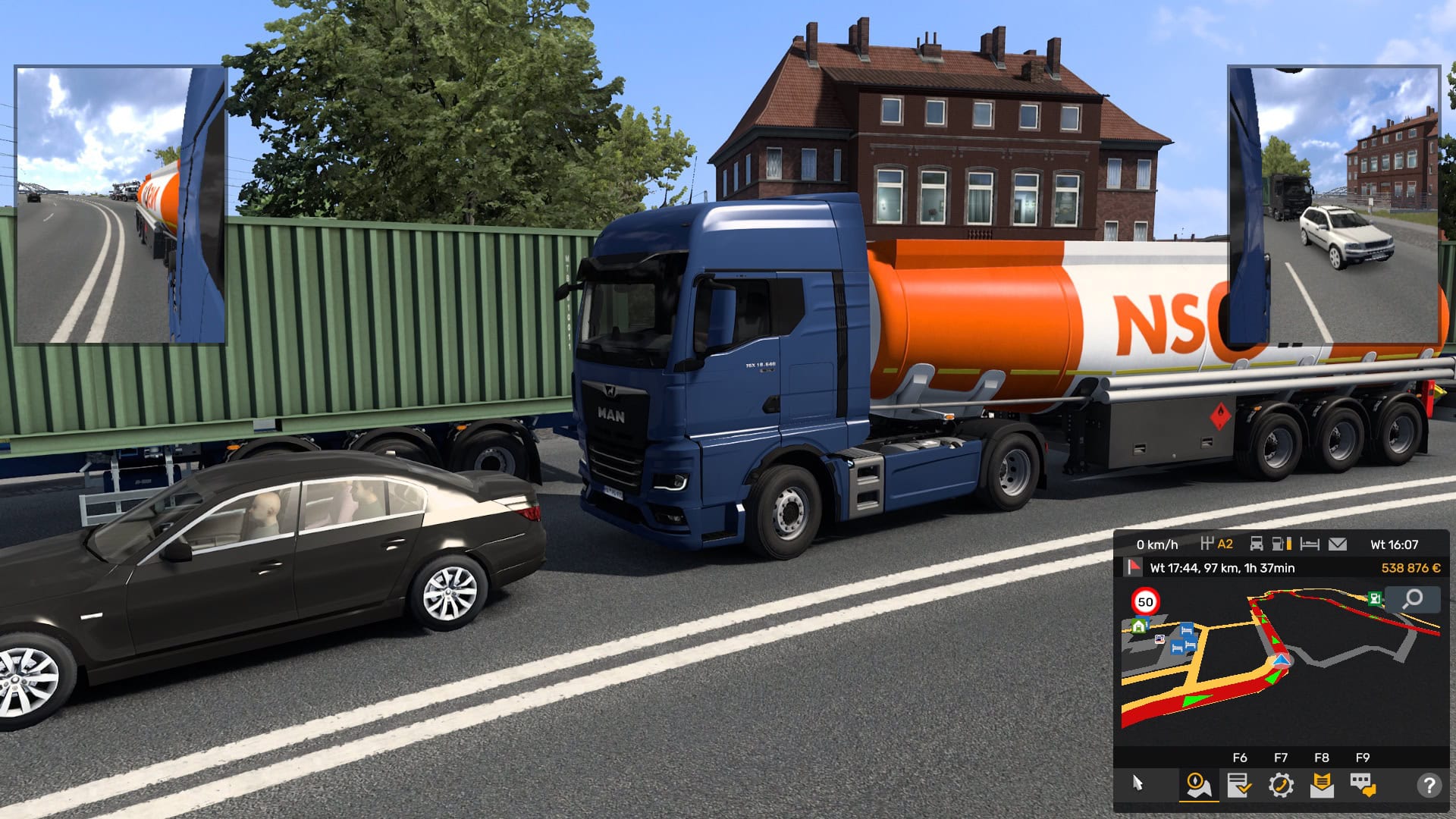The height and width of the screenshot is (819, 1456).
Task: Open the F7 roadside assistance panel
Action: tap(1281, 786)
